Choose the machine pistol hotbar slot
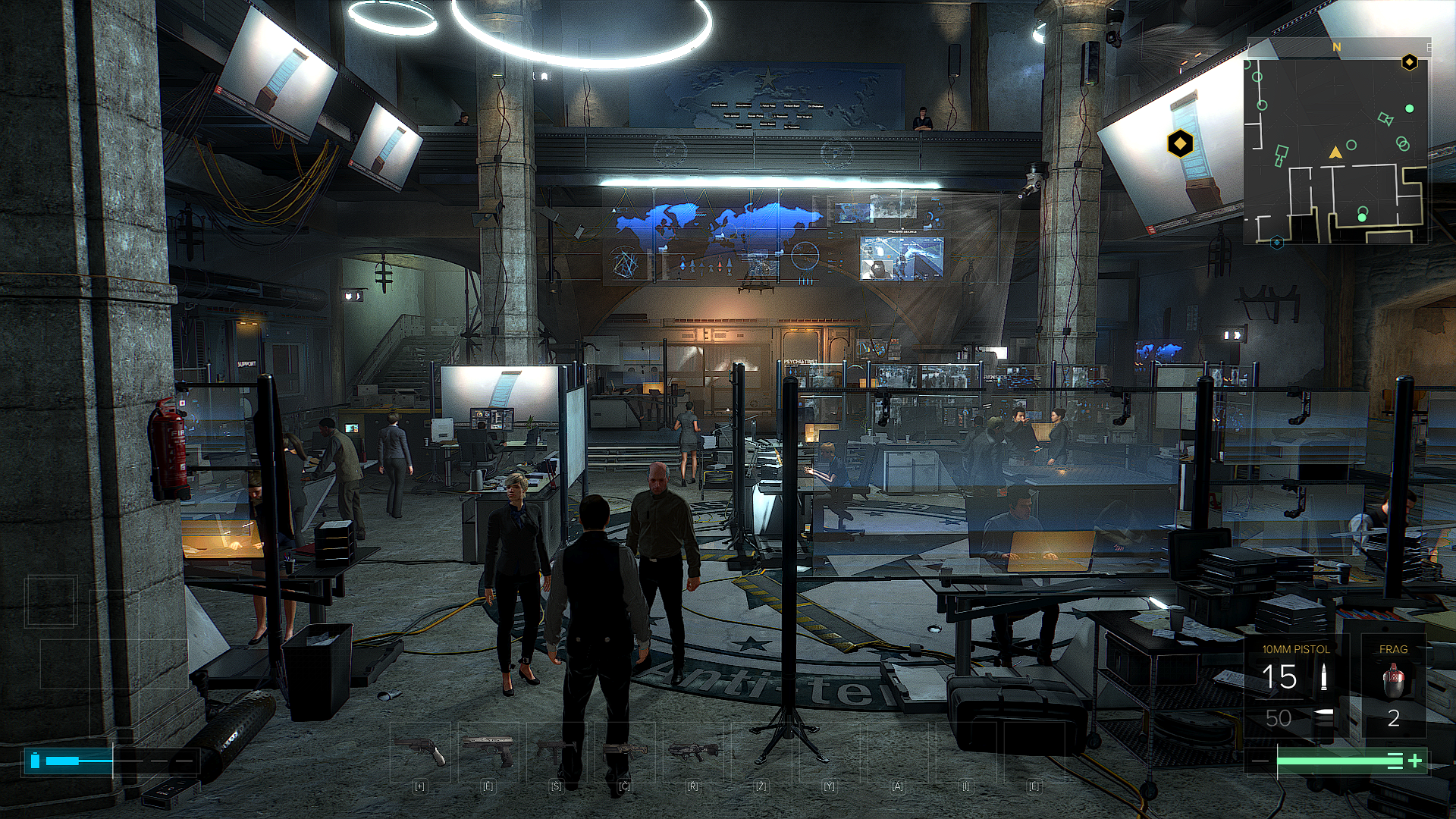Viewport: 1456px width, 819px height. click(x=556, y=751)
